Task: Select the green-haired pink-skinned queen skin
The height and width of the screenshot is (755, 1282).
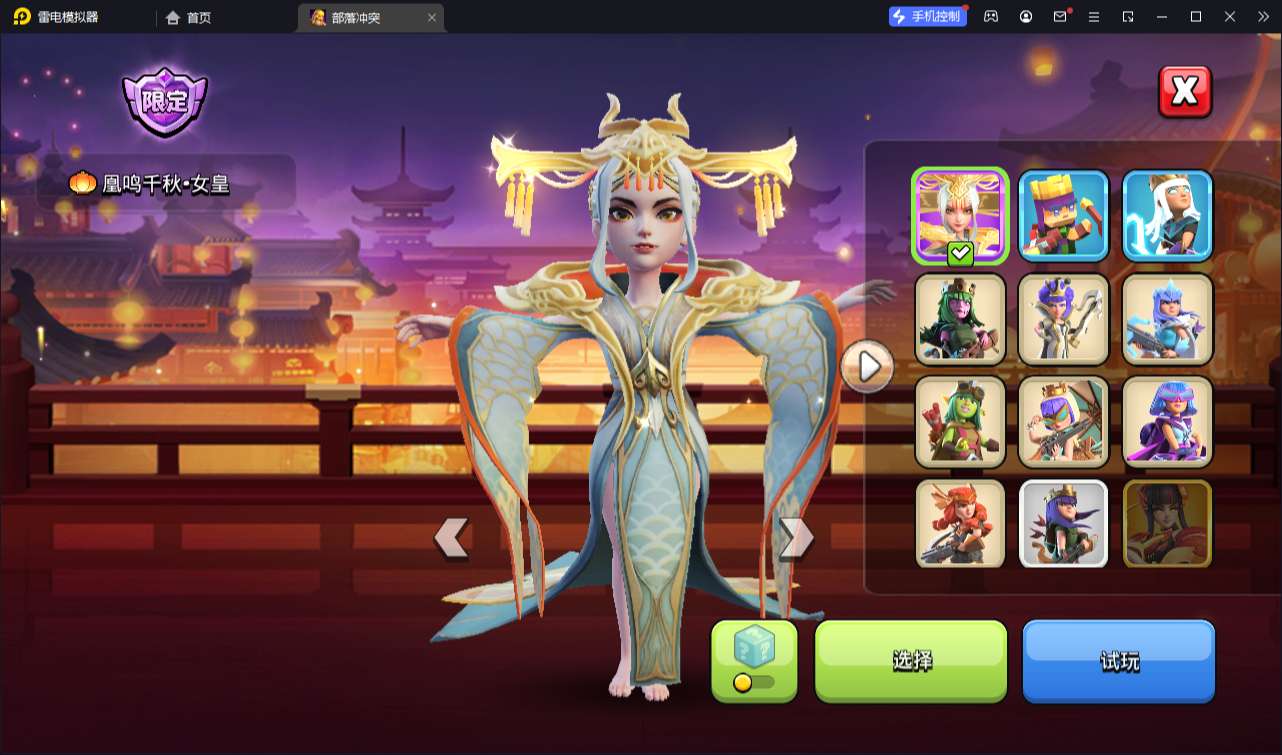Action: 960,319
